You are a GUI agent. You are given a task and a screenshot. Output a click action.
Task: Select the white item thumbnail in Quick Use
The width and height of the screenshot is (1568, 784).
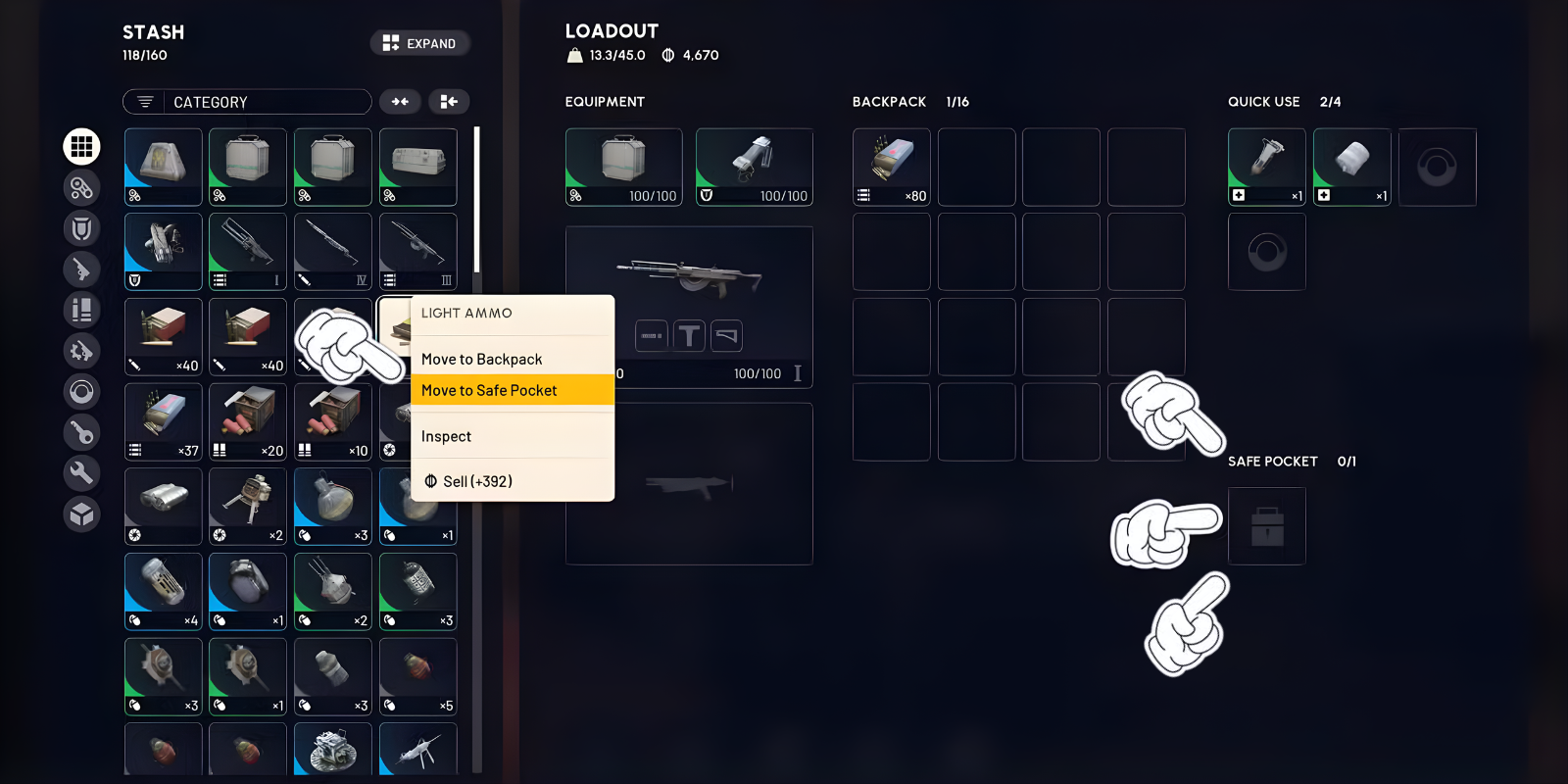point(1351,167)
